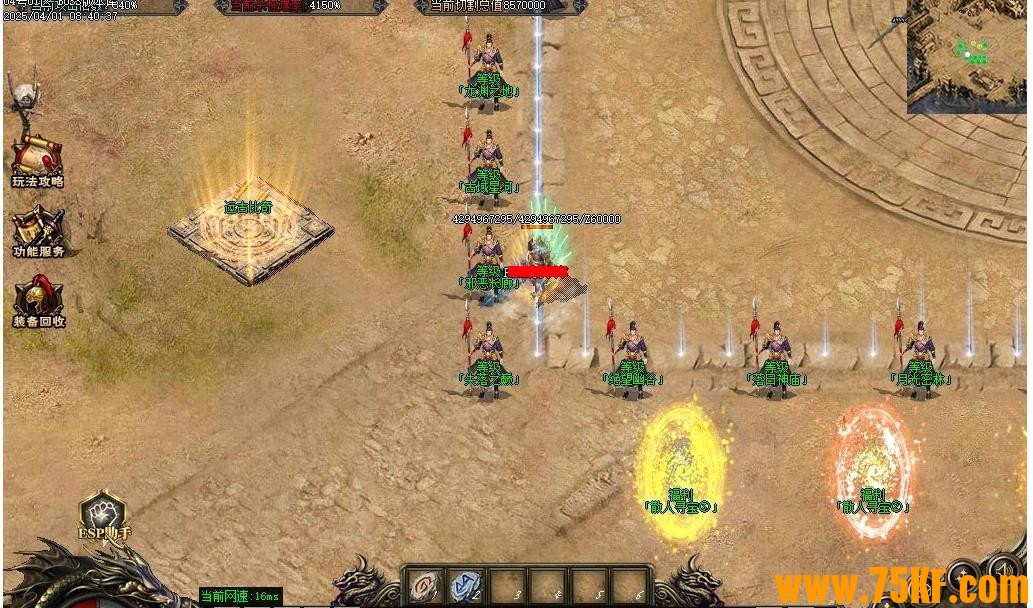
Task: Use the red rune stone in hotbar
Action: (426, 586)
